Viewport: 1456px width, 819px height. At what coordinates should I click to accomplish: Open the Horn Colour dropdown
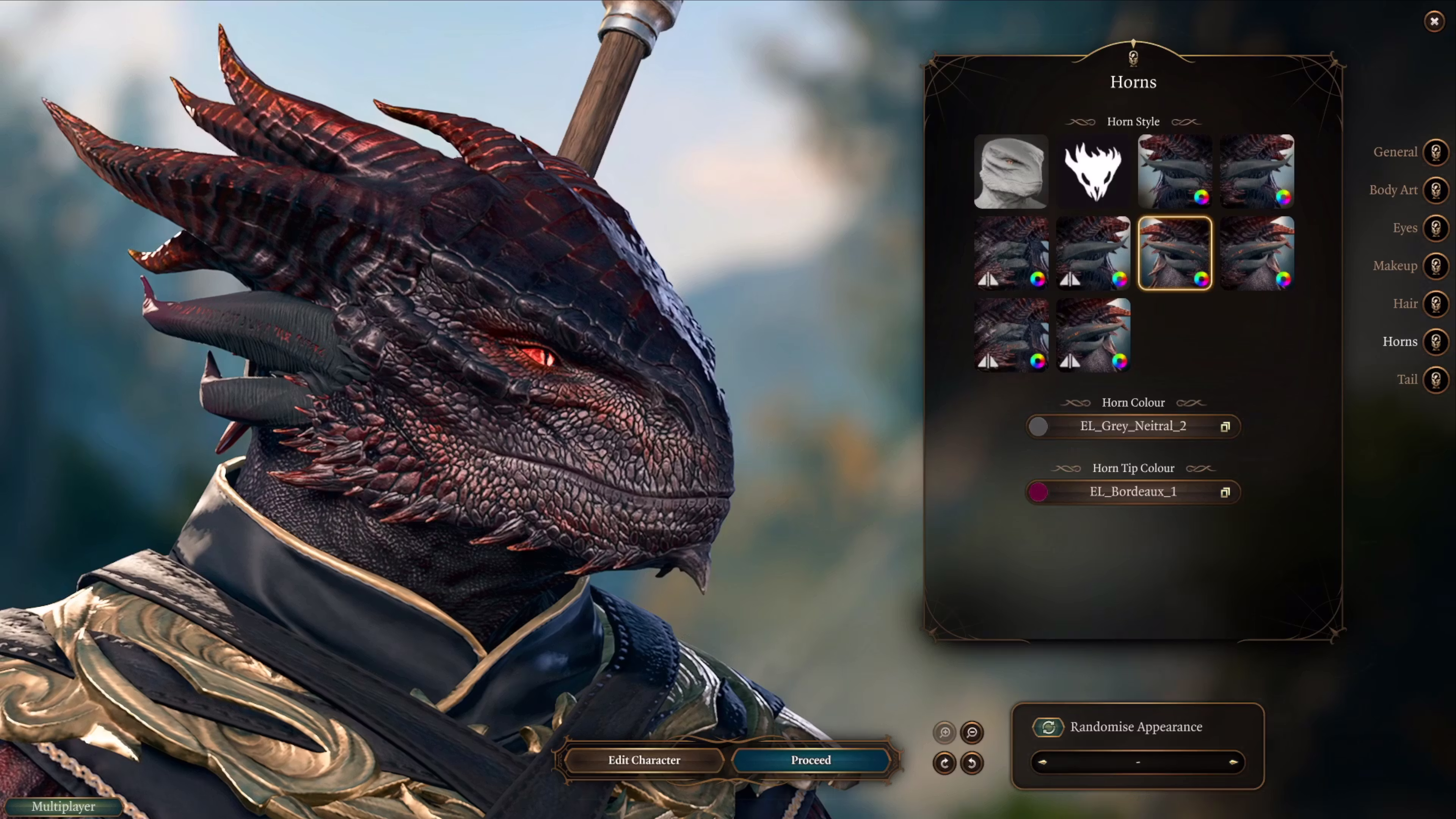pyautogui.click(x=1133, y=426)
